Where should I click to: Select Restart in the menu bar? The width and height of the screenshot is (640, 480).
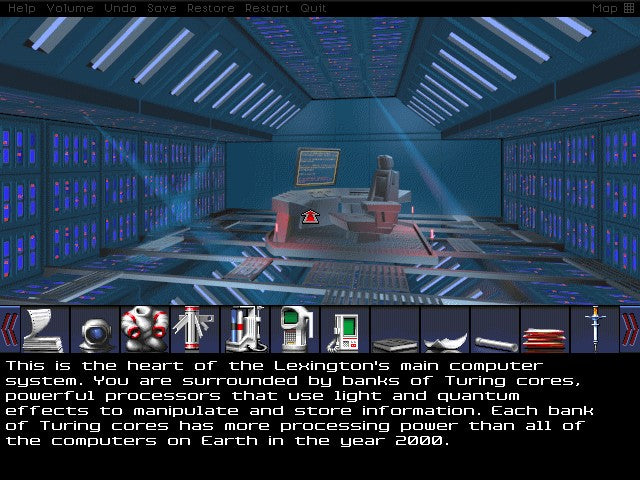(267, 8)
